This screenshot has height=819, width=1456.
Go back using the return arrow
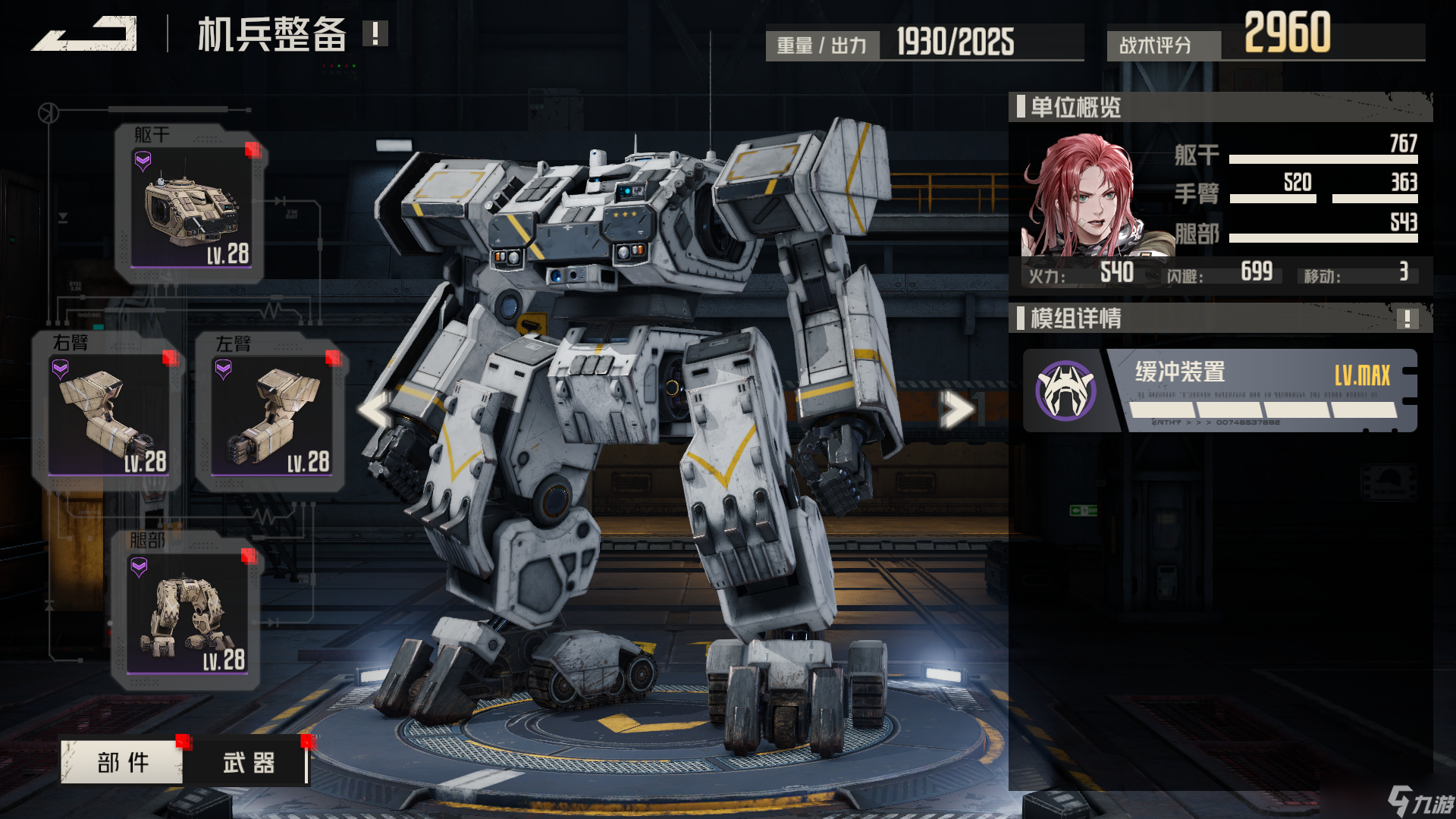[85, 34]
